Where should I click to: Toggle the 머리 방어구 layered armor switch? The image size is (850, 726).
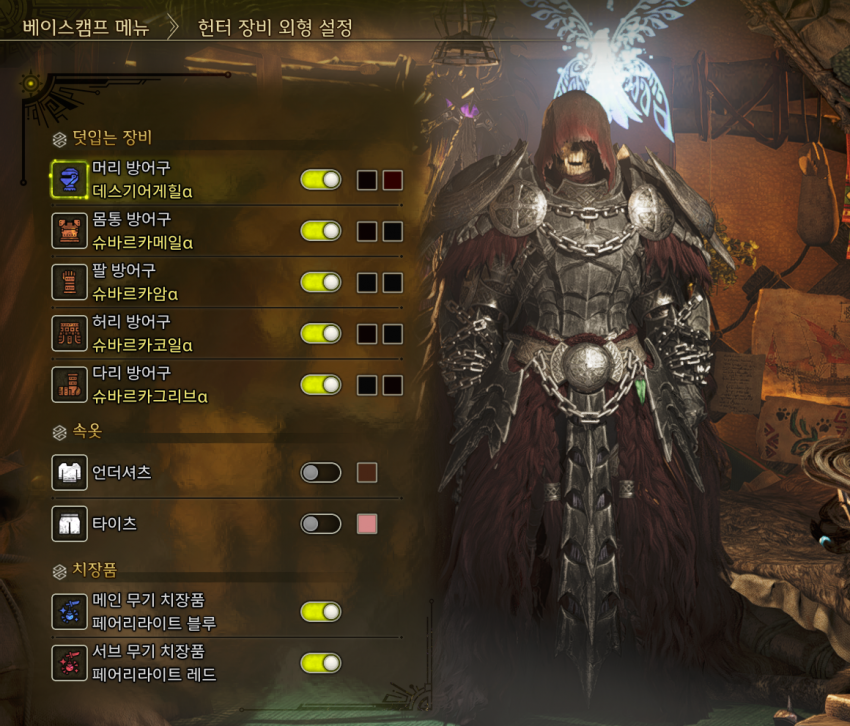point(321,180)
